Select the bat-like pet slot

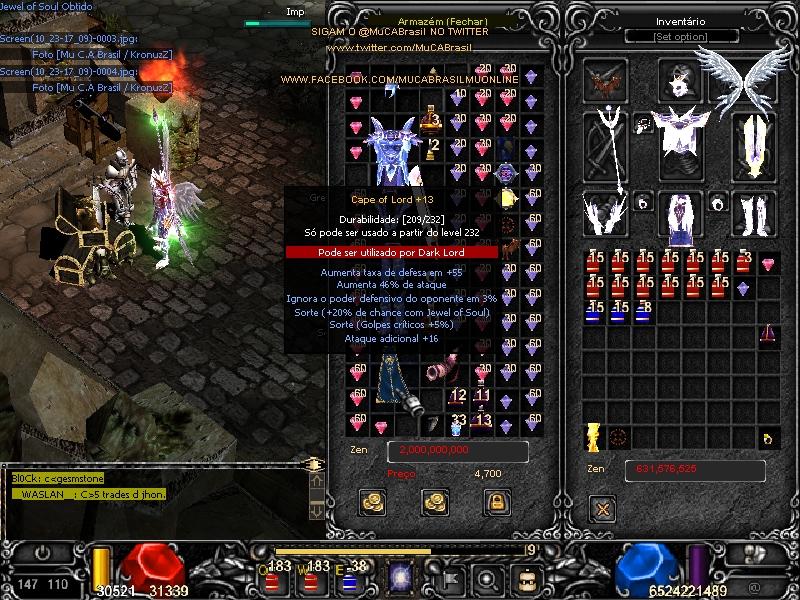[x=605, y=80]
